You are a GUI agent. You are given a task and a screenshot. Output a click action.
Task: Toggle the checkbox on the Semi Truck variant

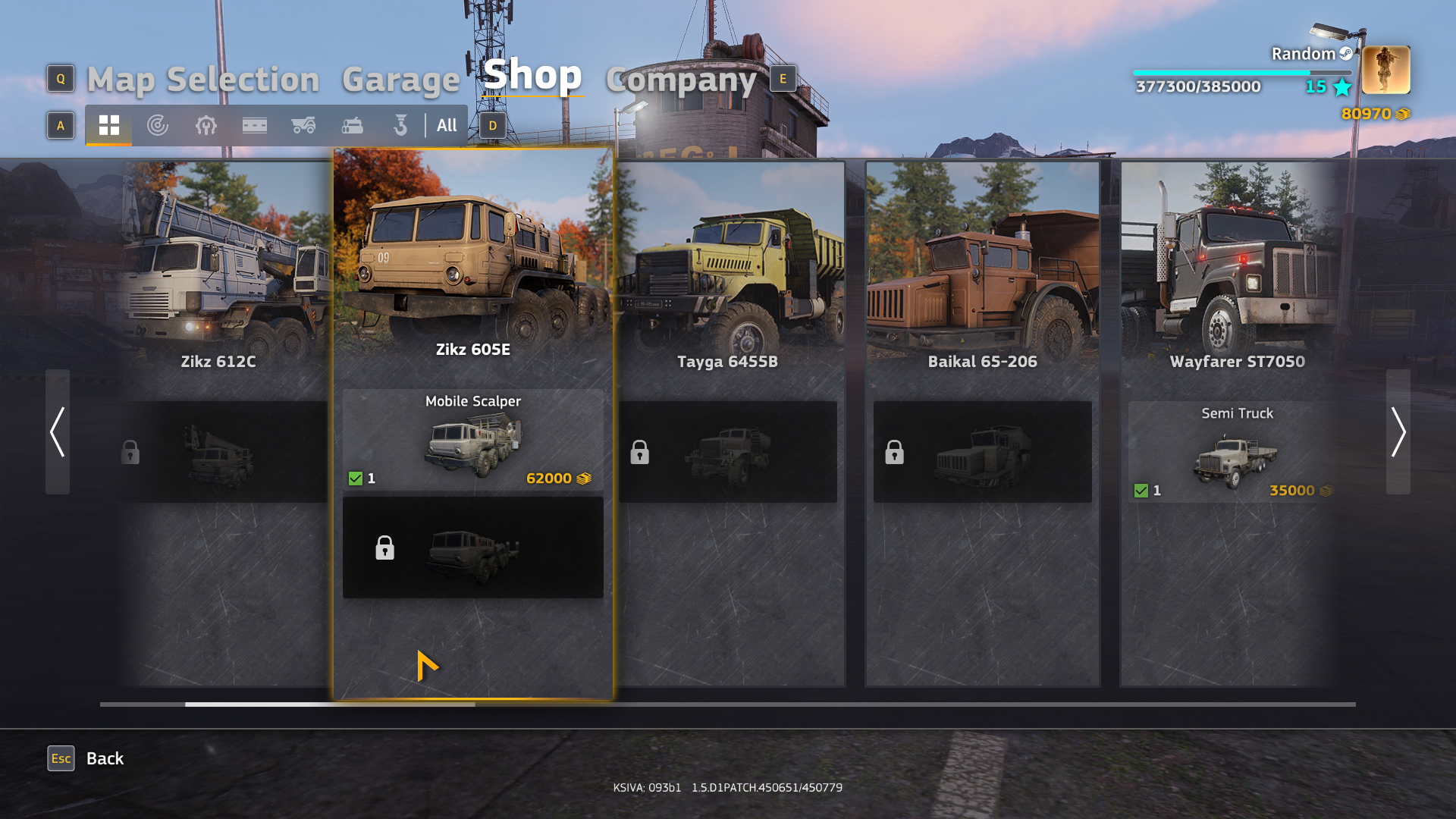[x=1141, y=490]
